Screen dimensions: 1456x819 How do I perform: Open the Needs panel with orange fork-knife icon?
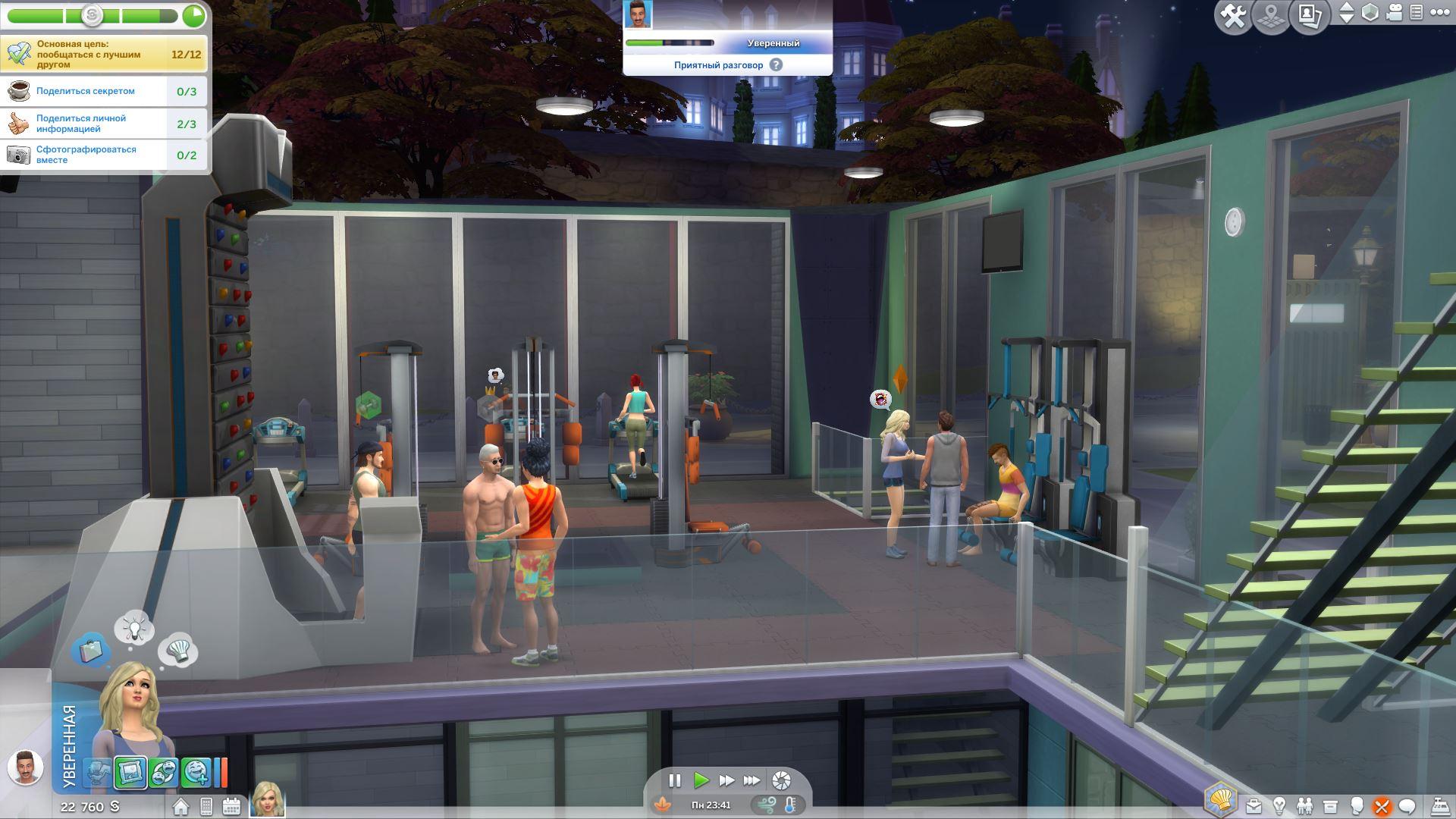pos(1382,806)
